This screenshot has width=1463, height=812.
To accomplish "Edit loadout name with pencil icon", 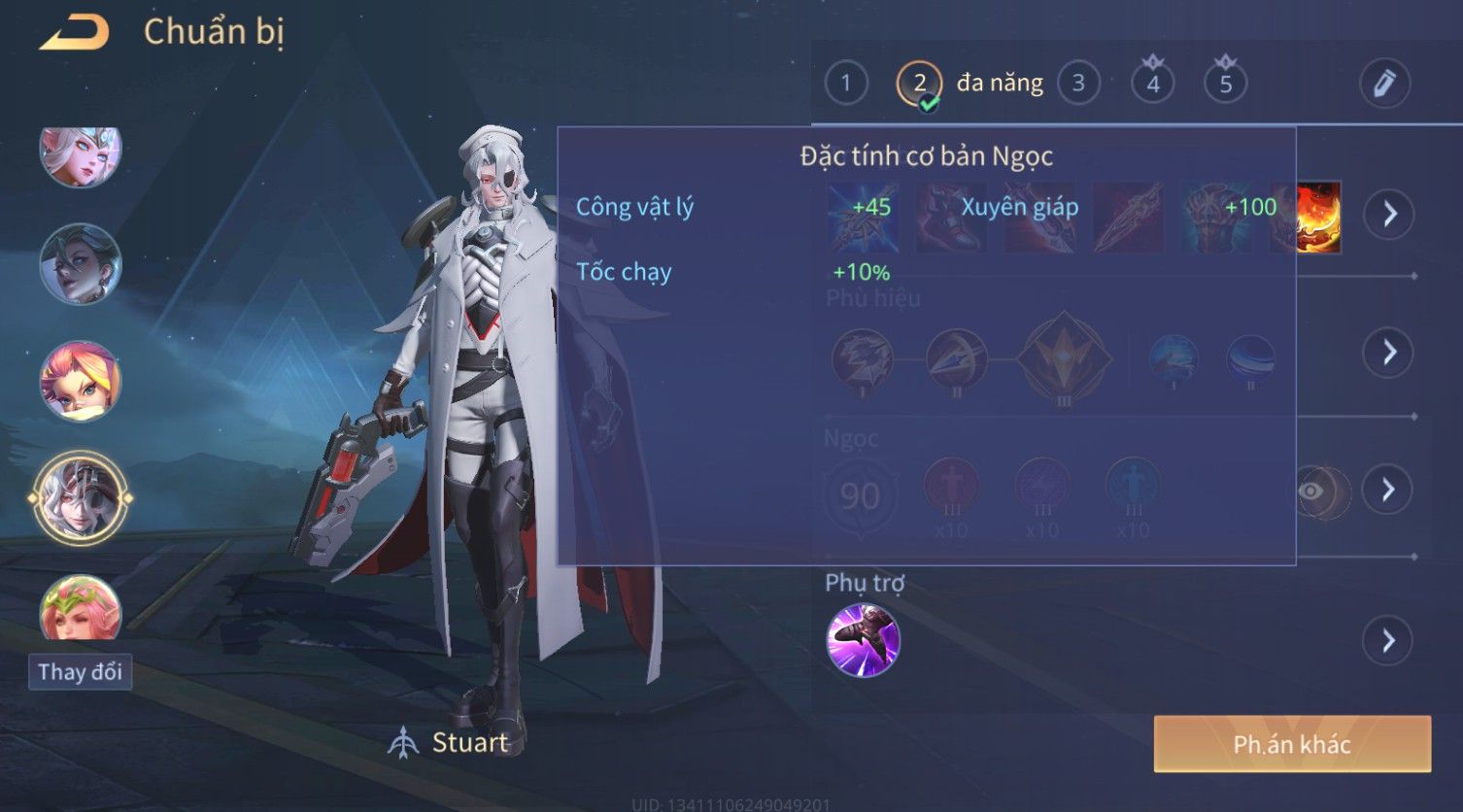I will click(1383, 84).
